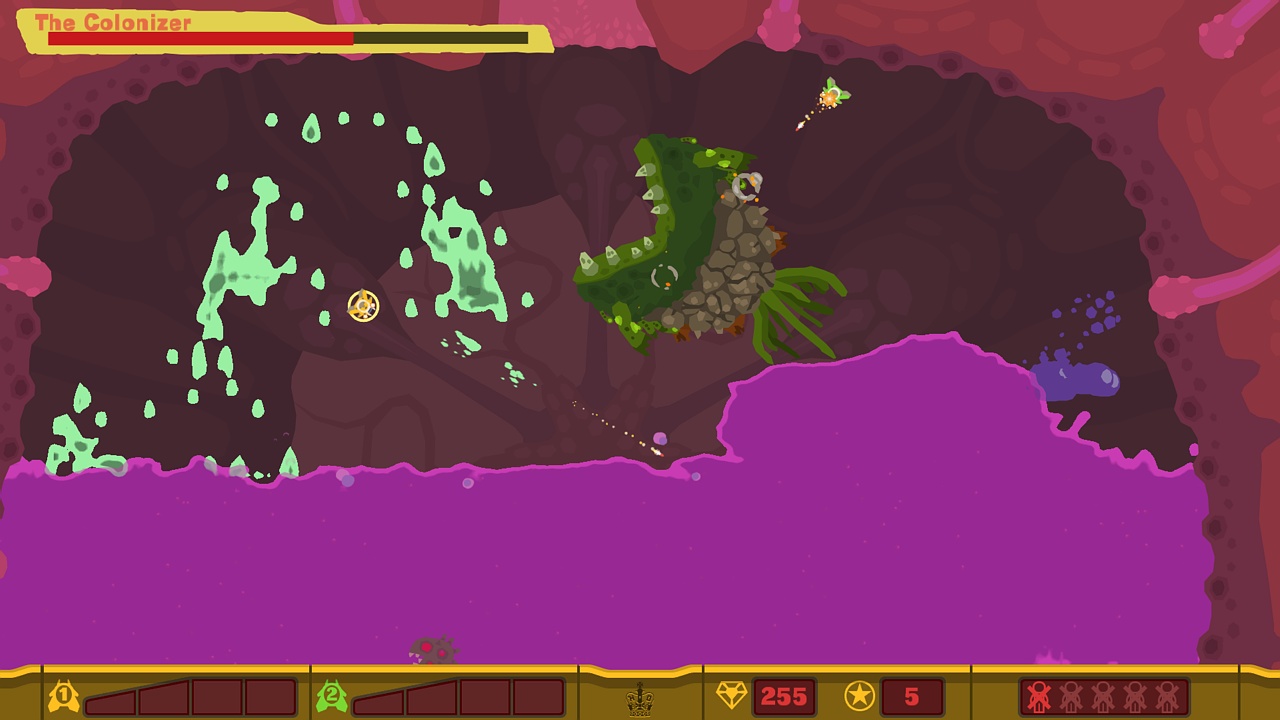
Task: Click the fourth survivor silhouette icon
Action: coord(1134,695)
